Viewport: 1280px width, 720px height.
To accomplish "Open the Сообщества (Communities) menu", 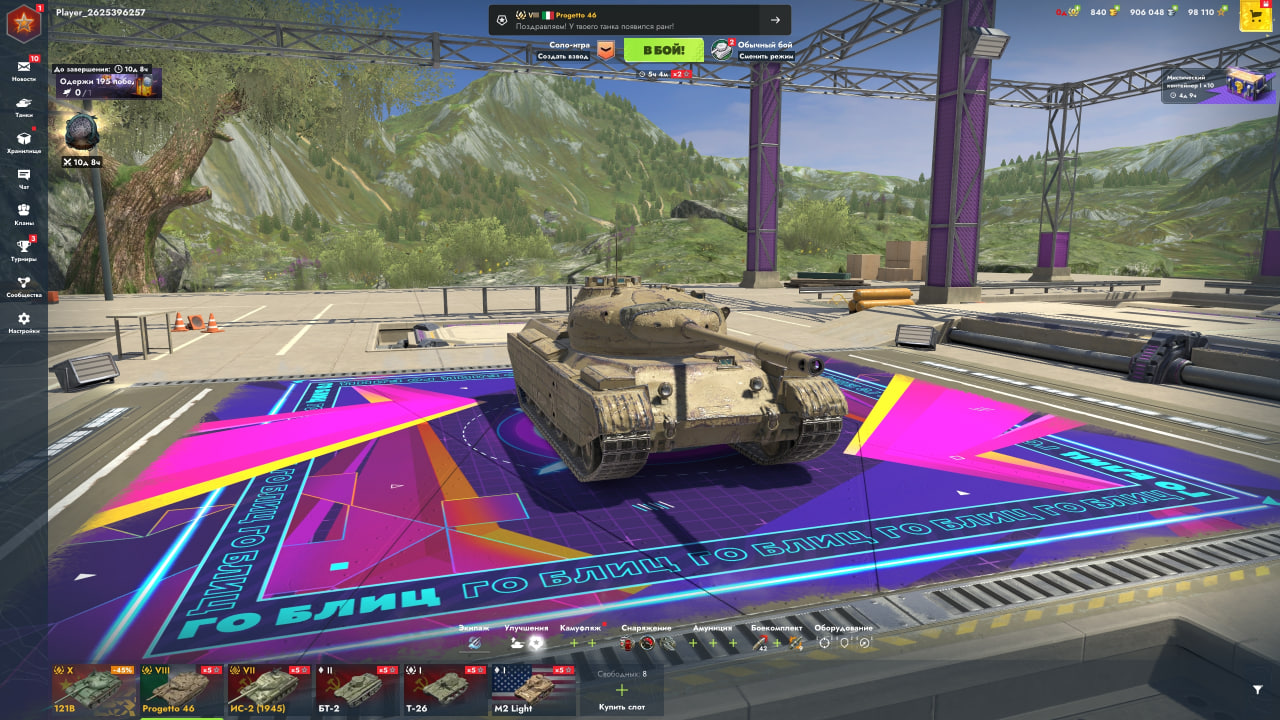I will tap(23, 286).
